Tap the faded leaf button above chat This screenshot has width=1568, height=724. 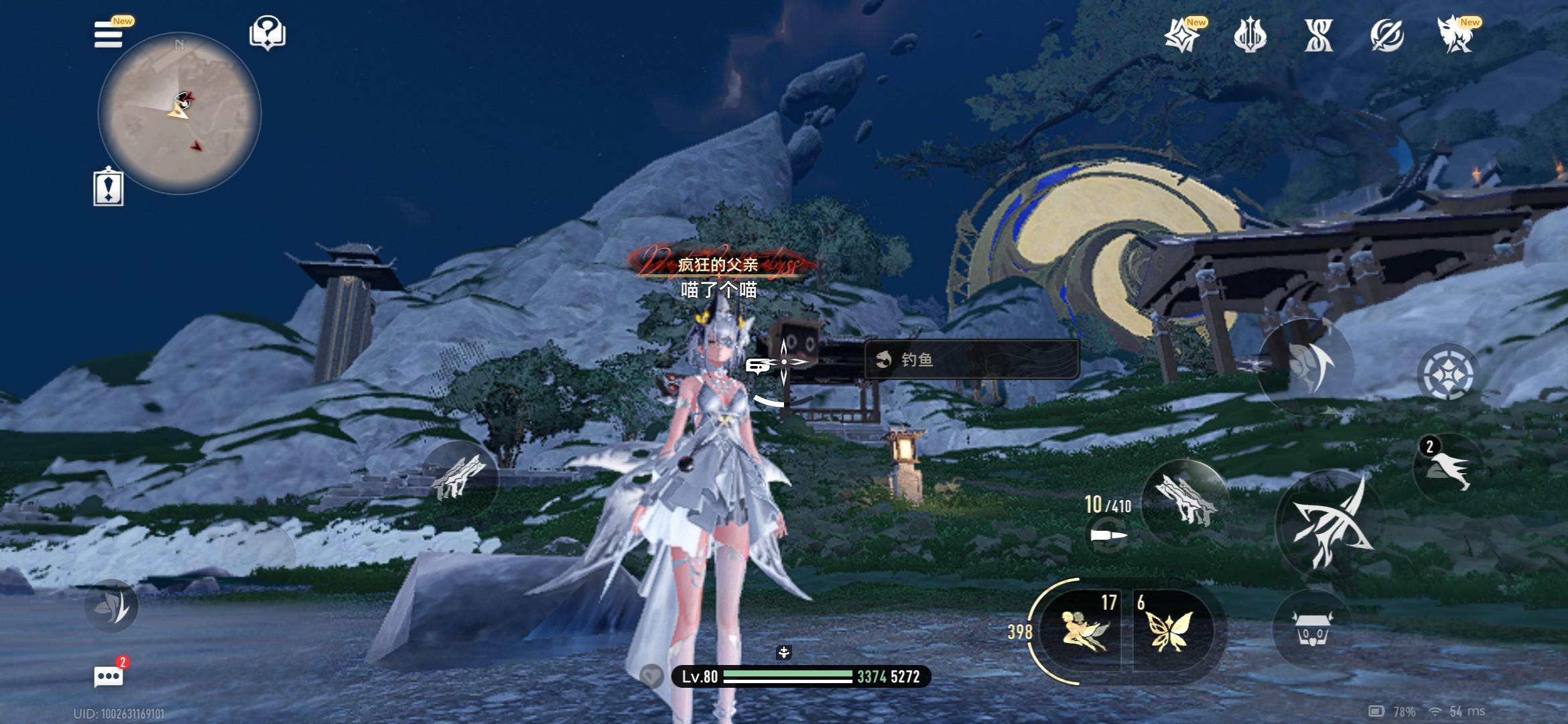(111, 606)
